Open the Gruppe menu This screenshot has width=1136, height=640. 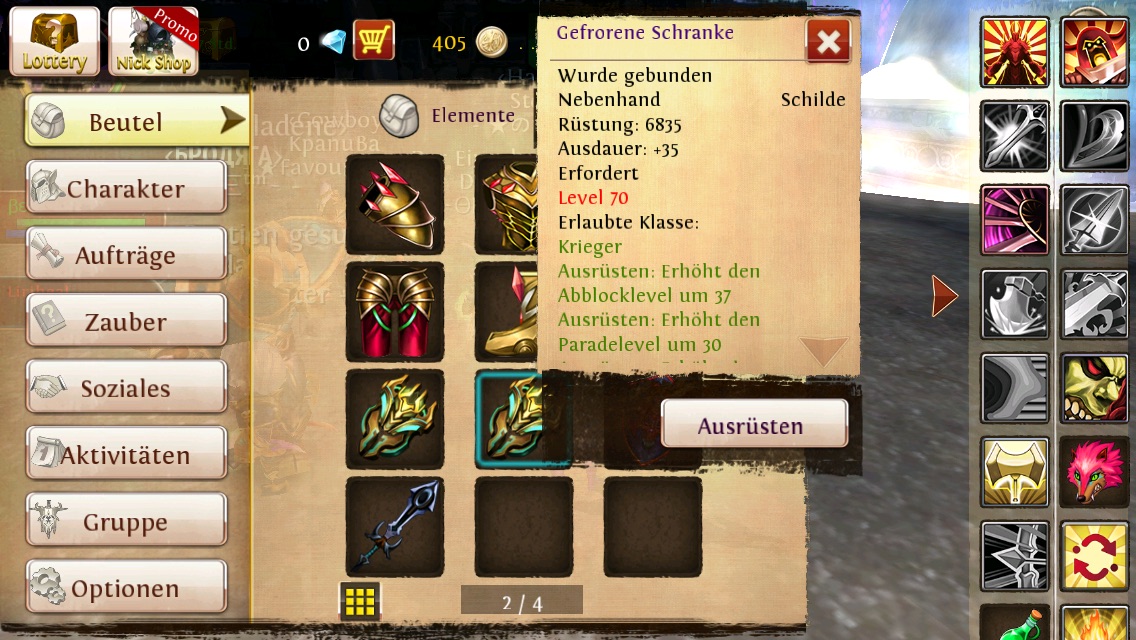126,521
